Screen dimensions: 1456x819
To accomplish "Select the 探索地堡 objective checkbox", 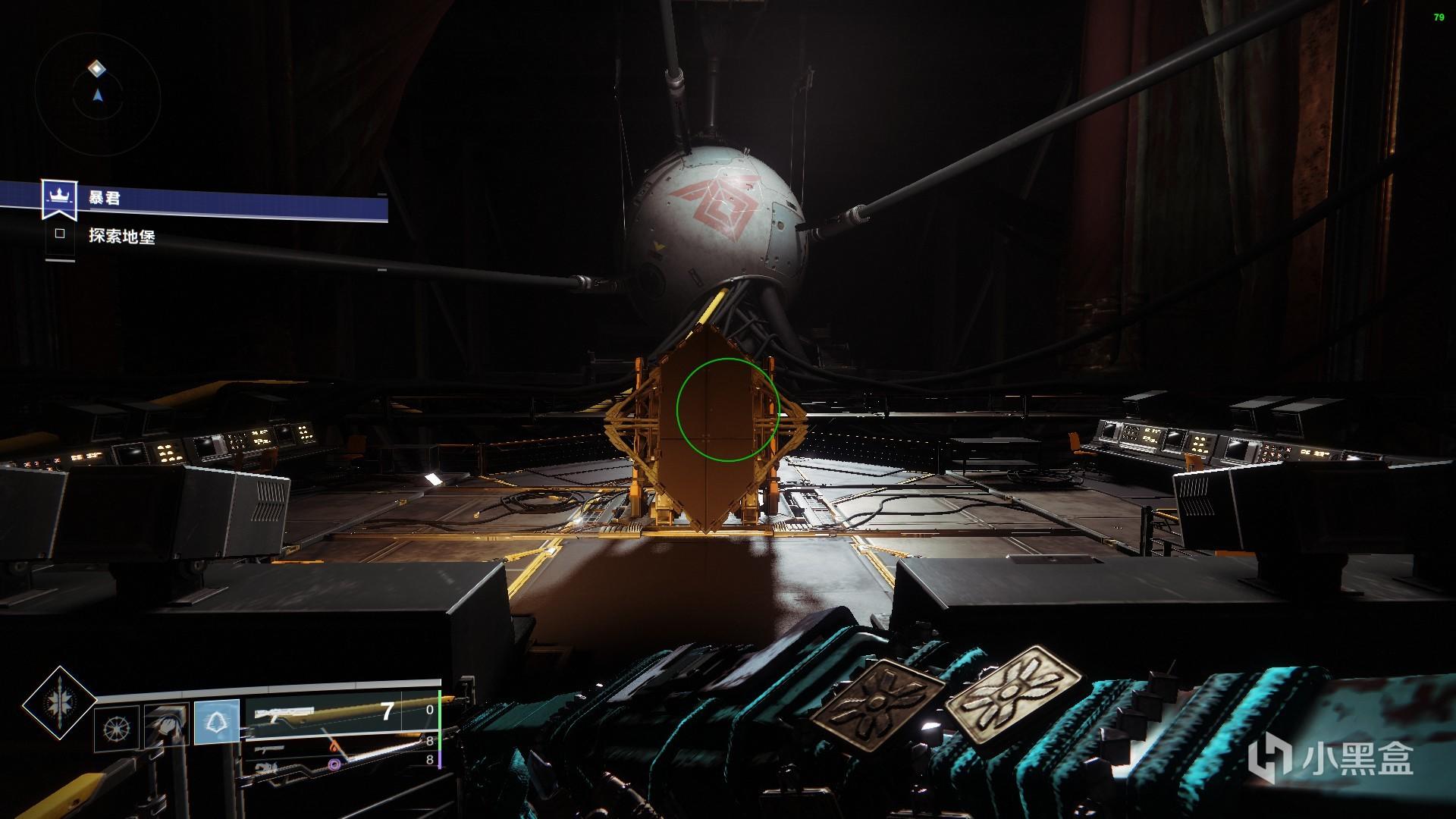I will pyautogui.click(x=60, y=235).
